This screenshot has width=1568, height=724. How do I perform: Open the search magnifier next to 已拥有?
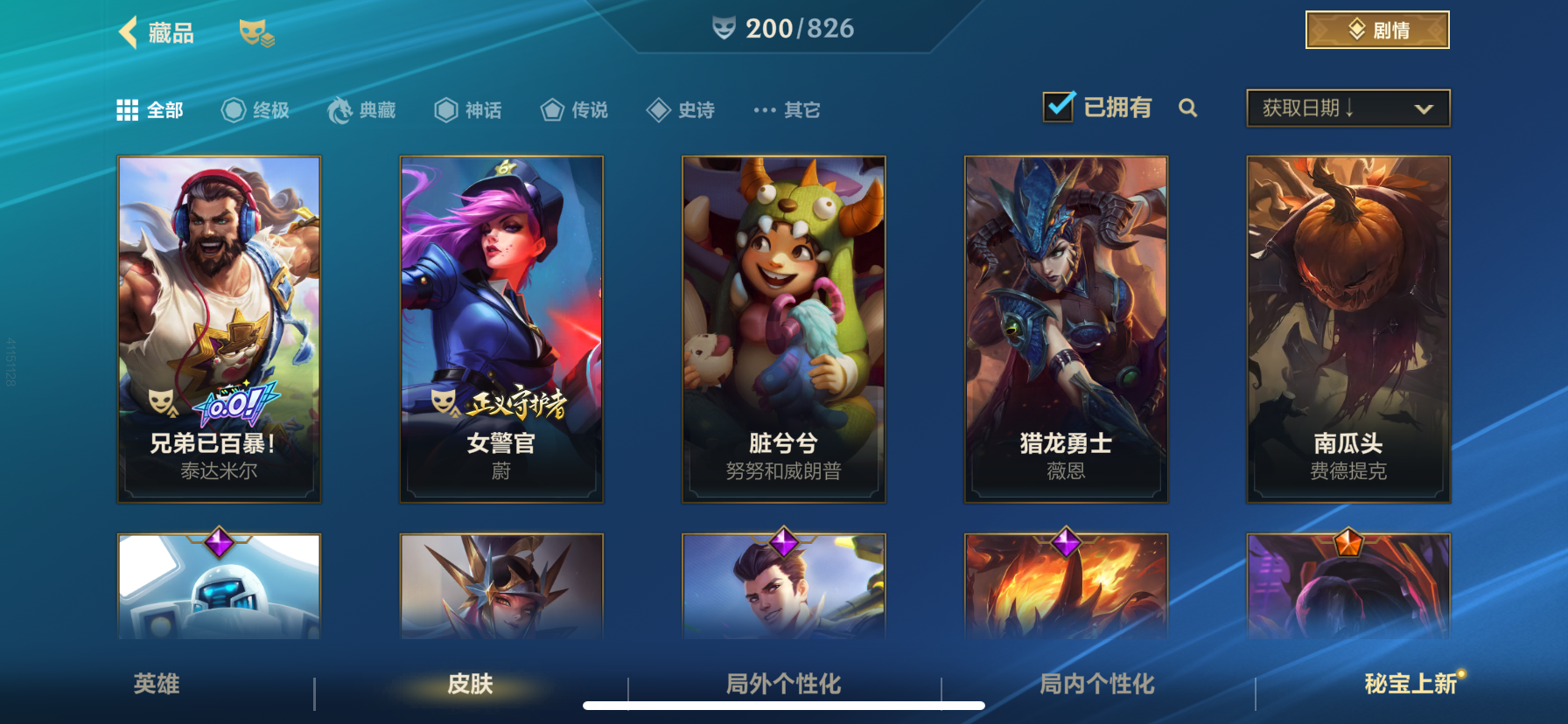click(x=1188, y=109)
